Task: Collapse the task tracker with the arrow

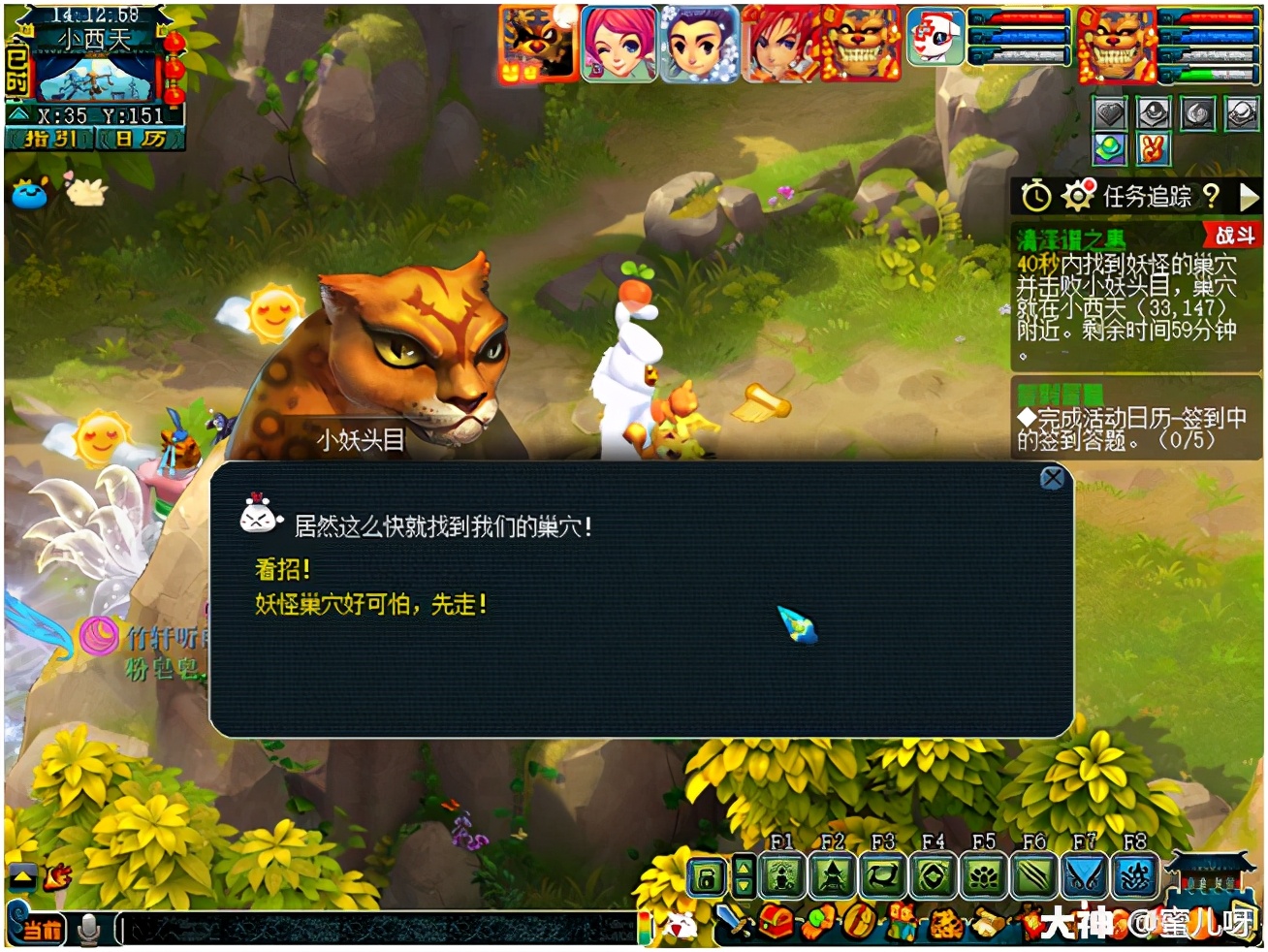Action: (1249, 197)
